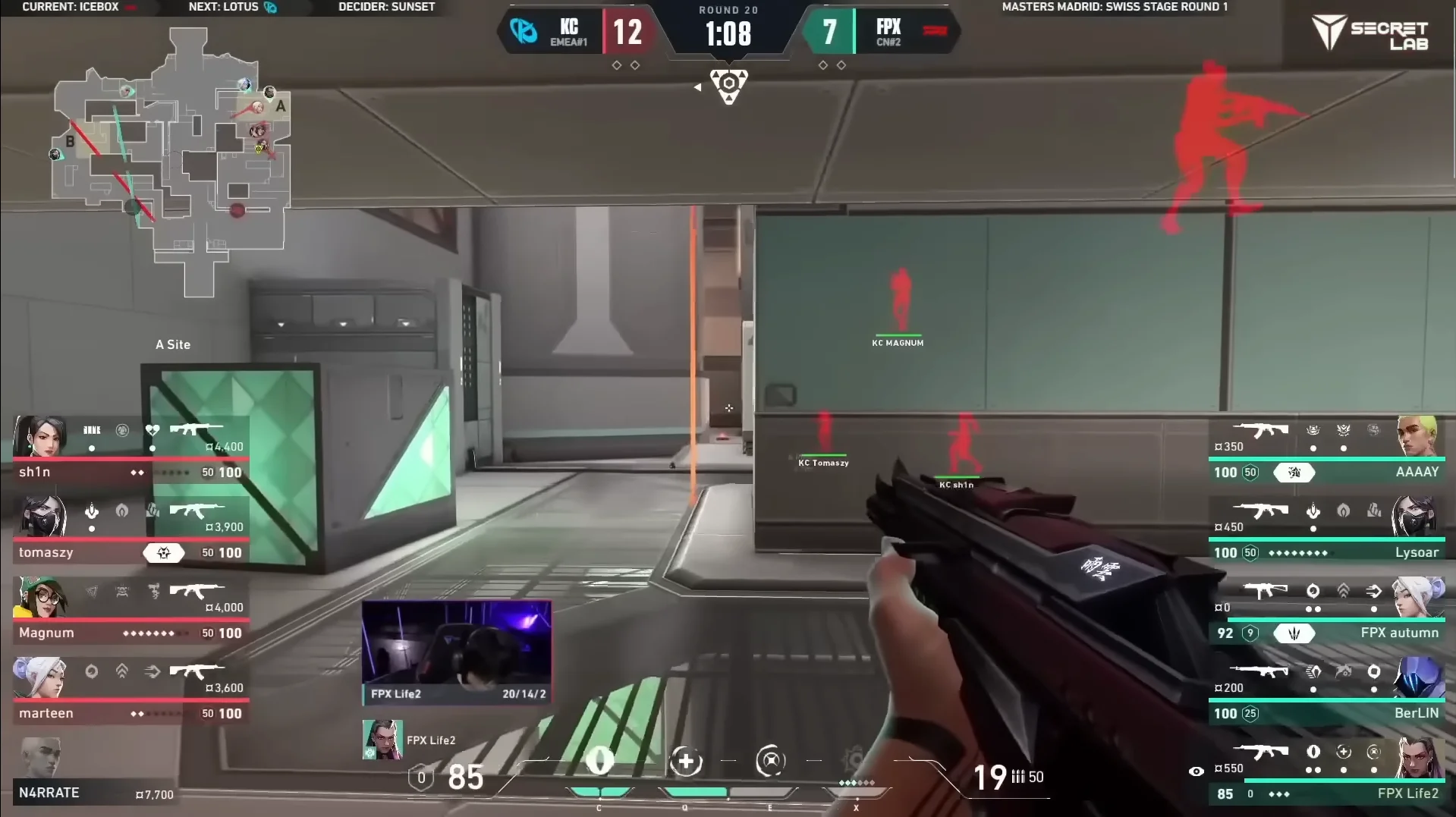Choose Magnum's player card
The width and height of the screenshot is (1456, 817).
(x=131, y=610)
